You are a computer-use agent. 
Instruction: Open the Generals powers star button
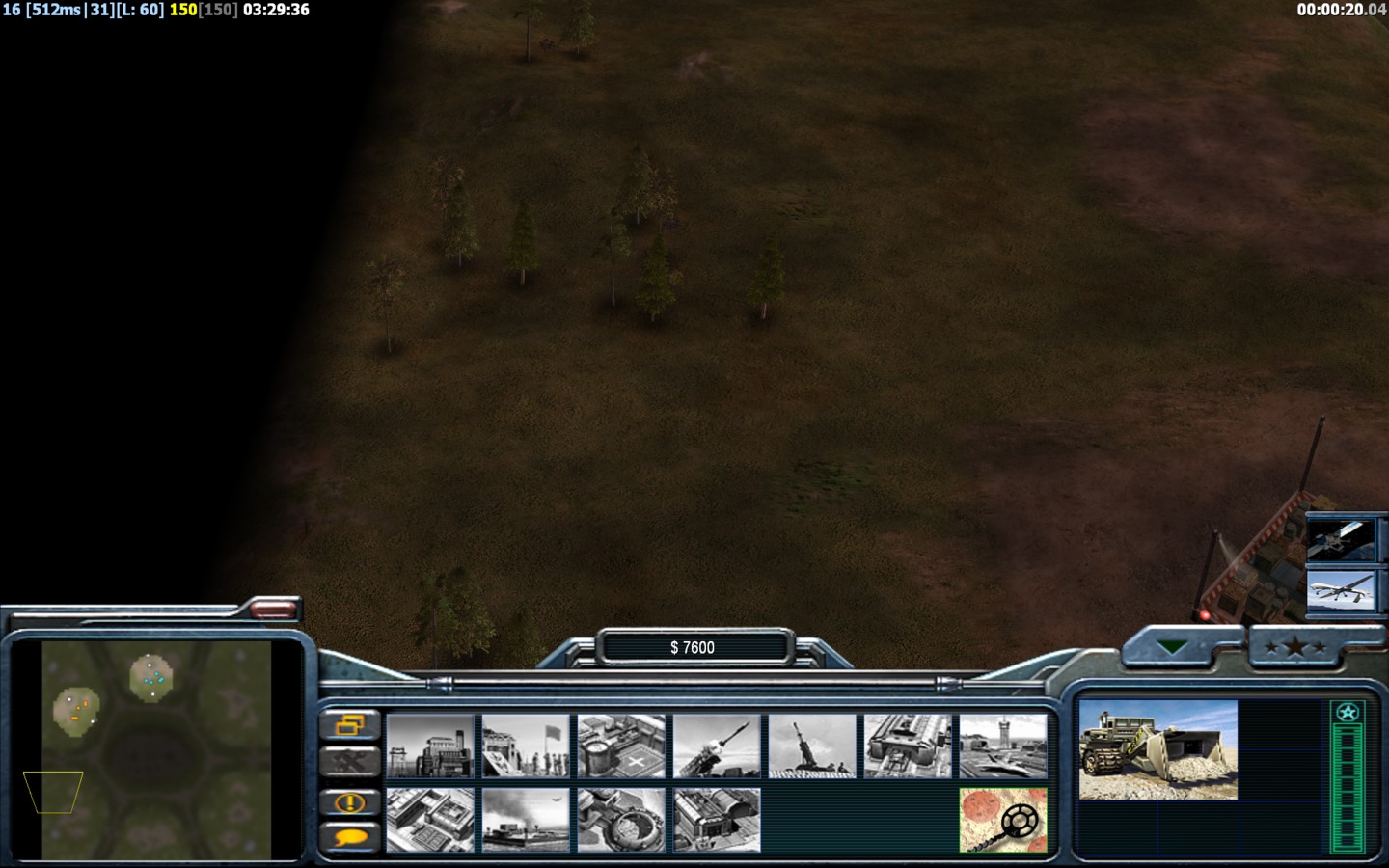coord(1294,647)
